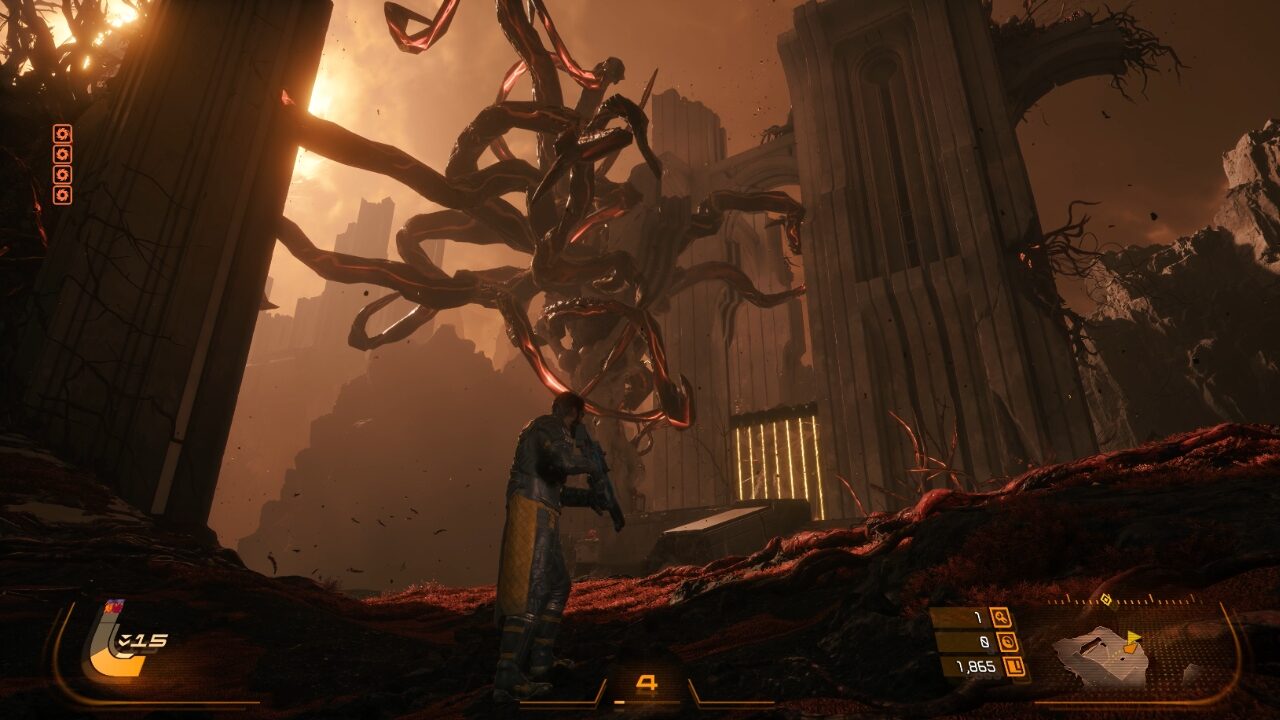This screenshot has height=720, width=1280.
Task: Click the 1,865 currency amount
Action: (977, 665)
